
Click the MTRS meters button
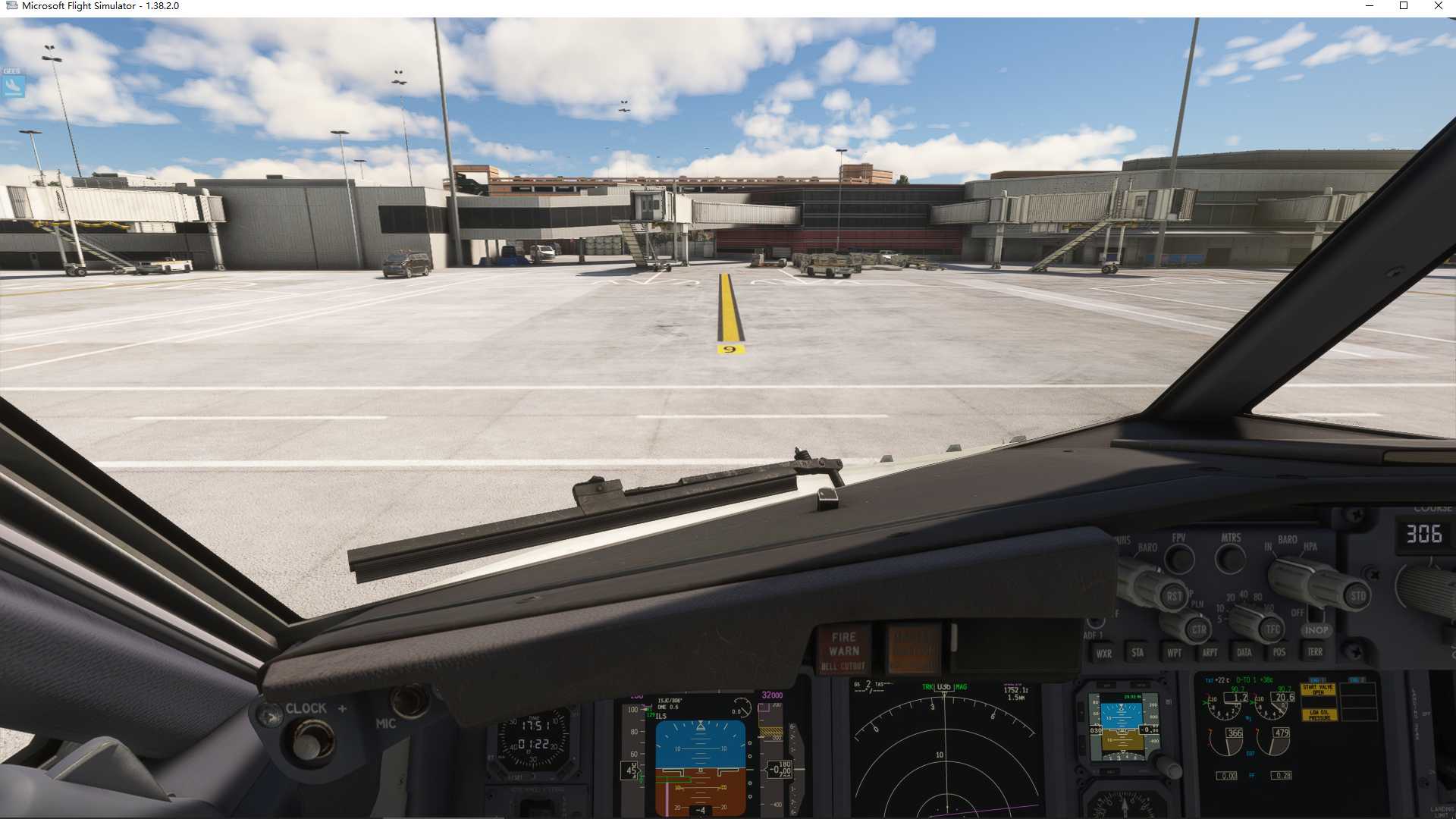1230,560
